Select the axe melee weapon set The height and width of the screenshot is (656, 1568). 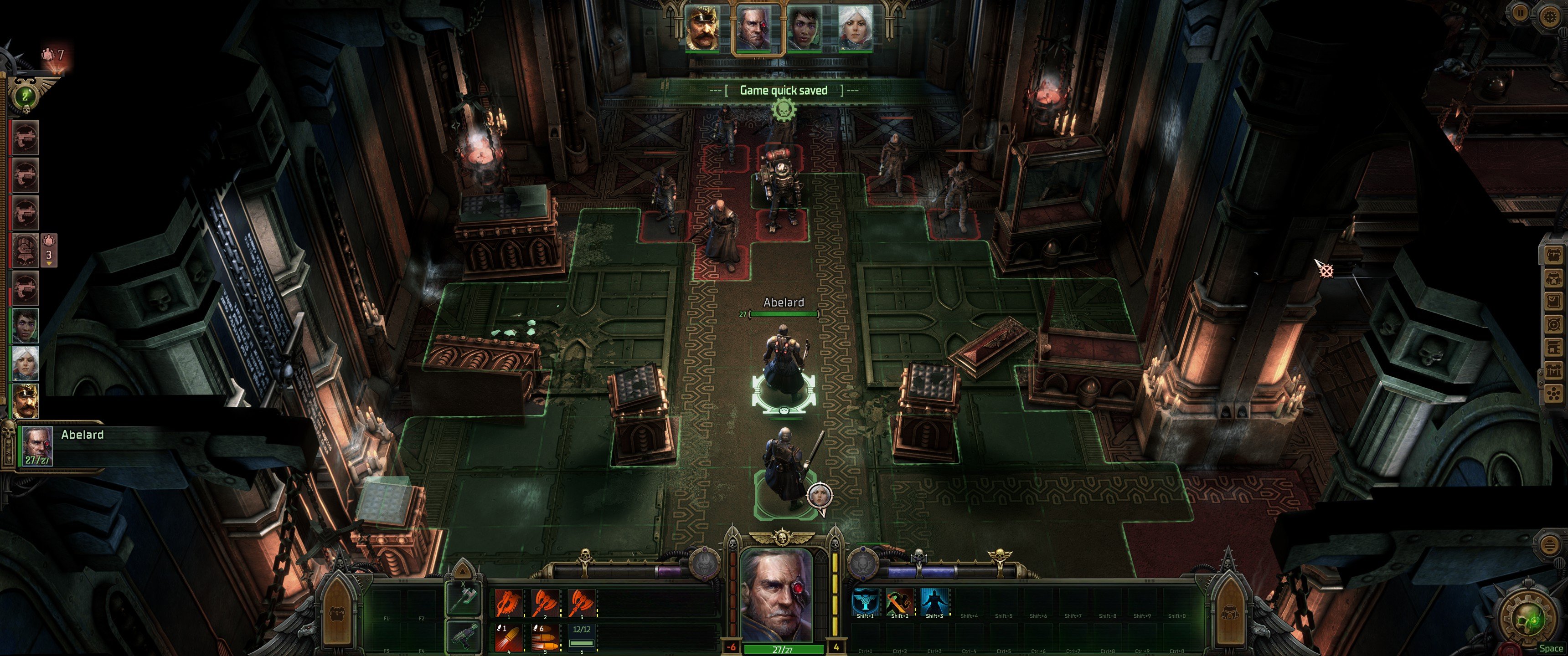click(463, 600)
